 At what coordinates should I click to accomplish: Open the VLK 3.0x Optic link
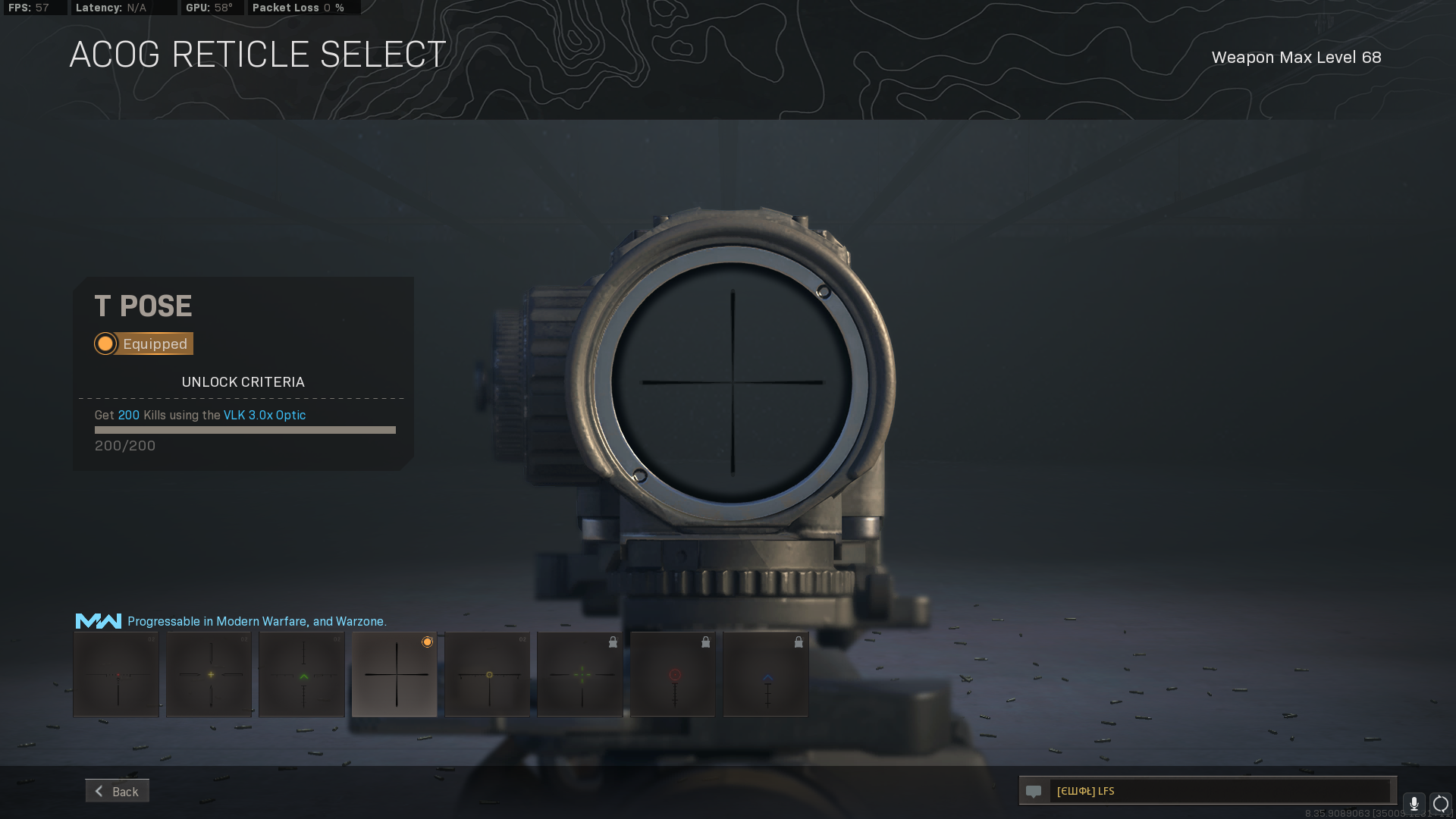click(x=264, y=415)
